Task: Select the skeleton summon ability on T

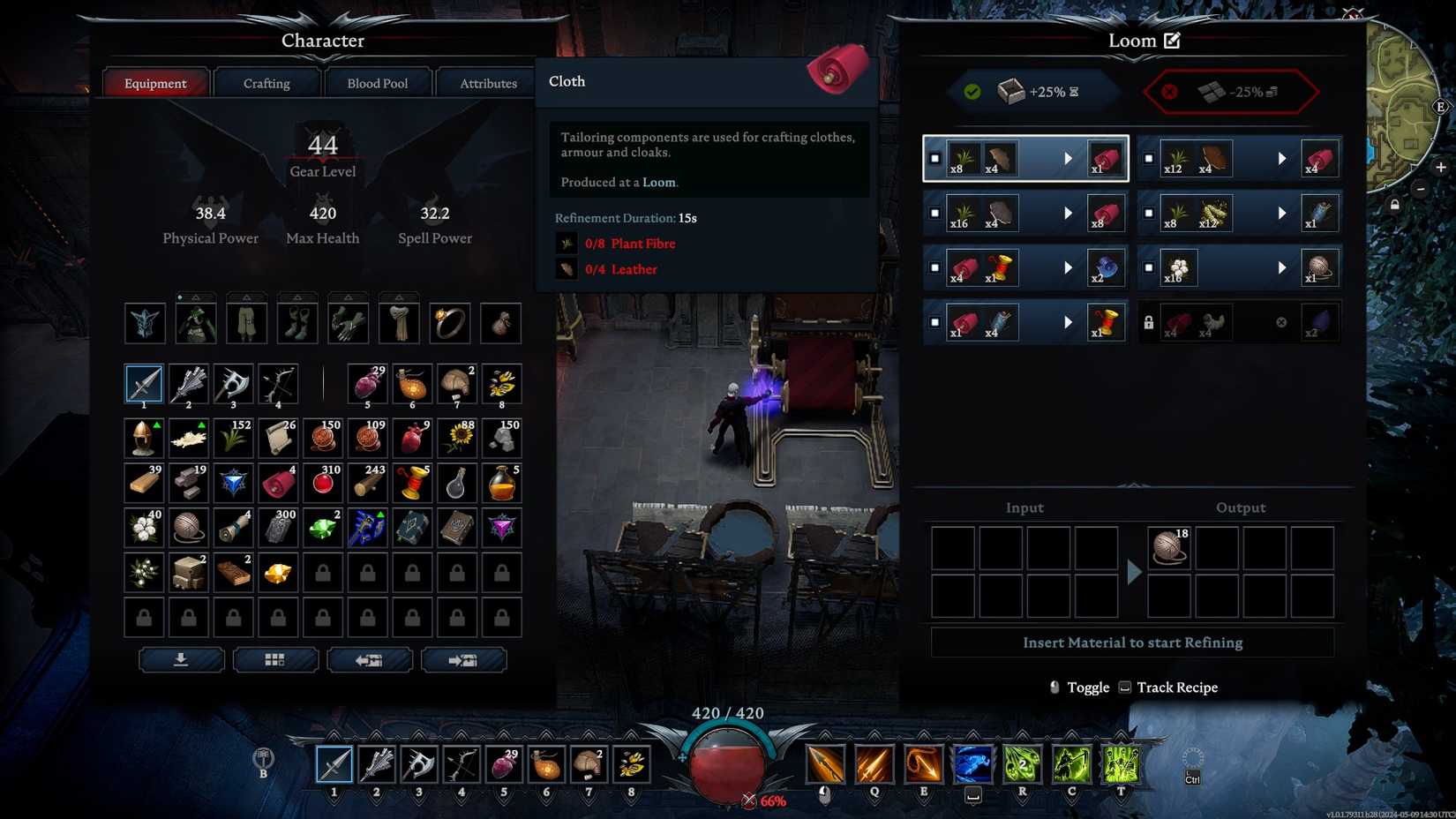Action: click(1119, 764)
